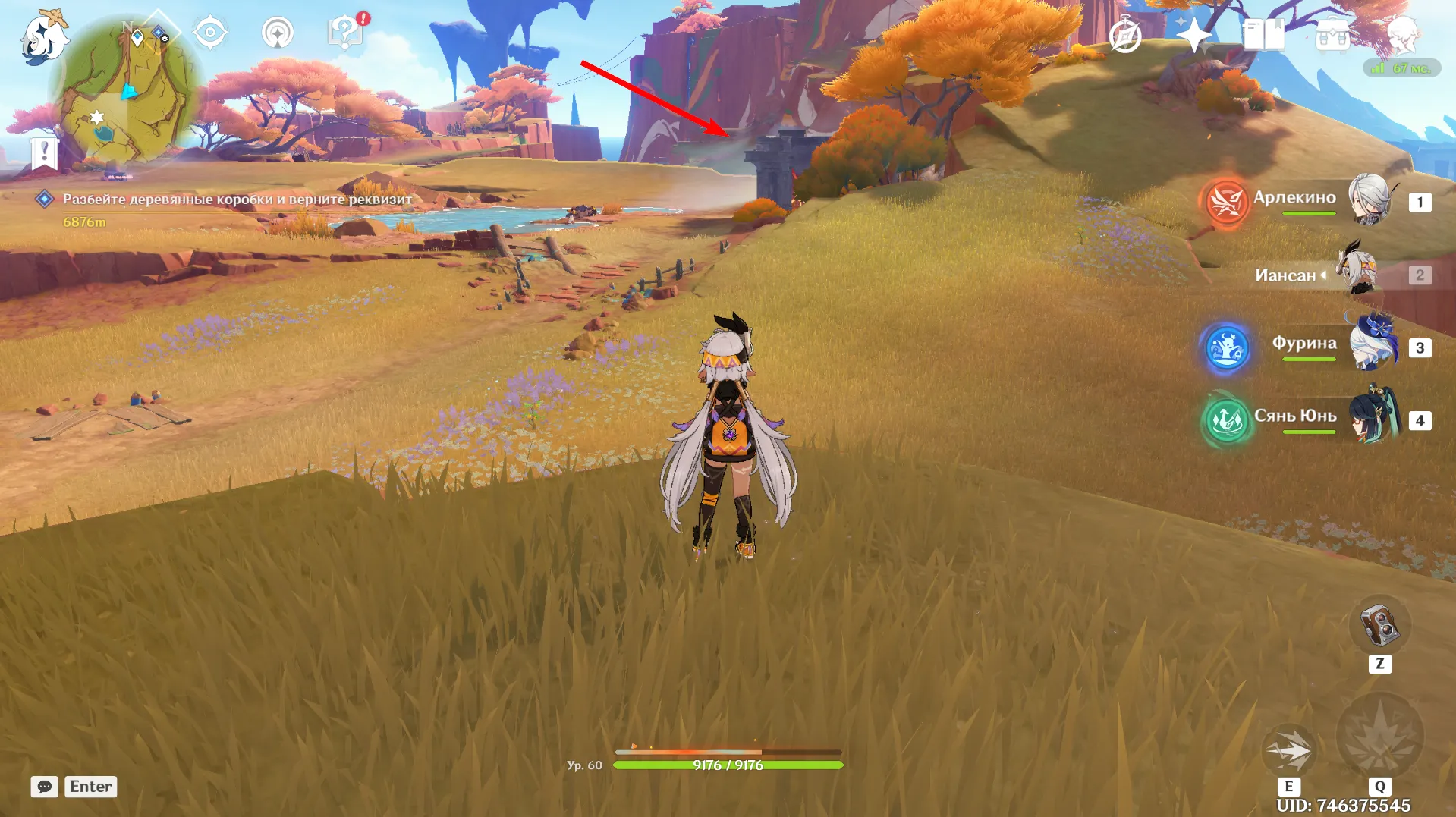Open the events compass icon

point(1124,36)
